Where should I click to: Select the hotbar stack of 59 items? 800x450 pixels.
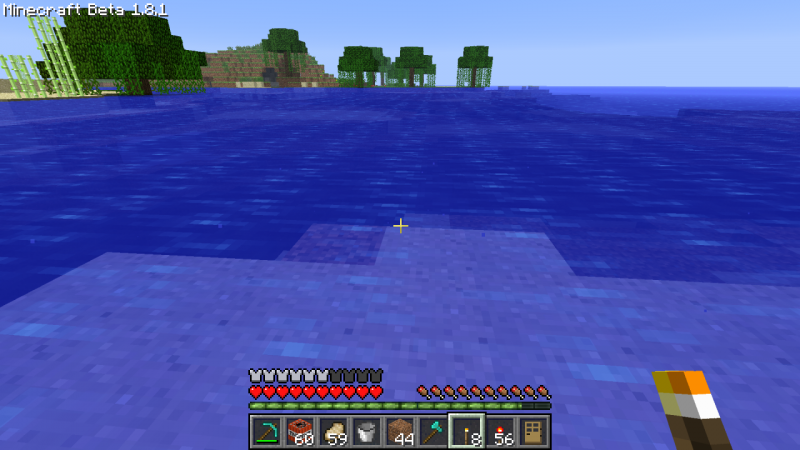[333, 431]
